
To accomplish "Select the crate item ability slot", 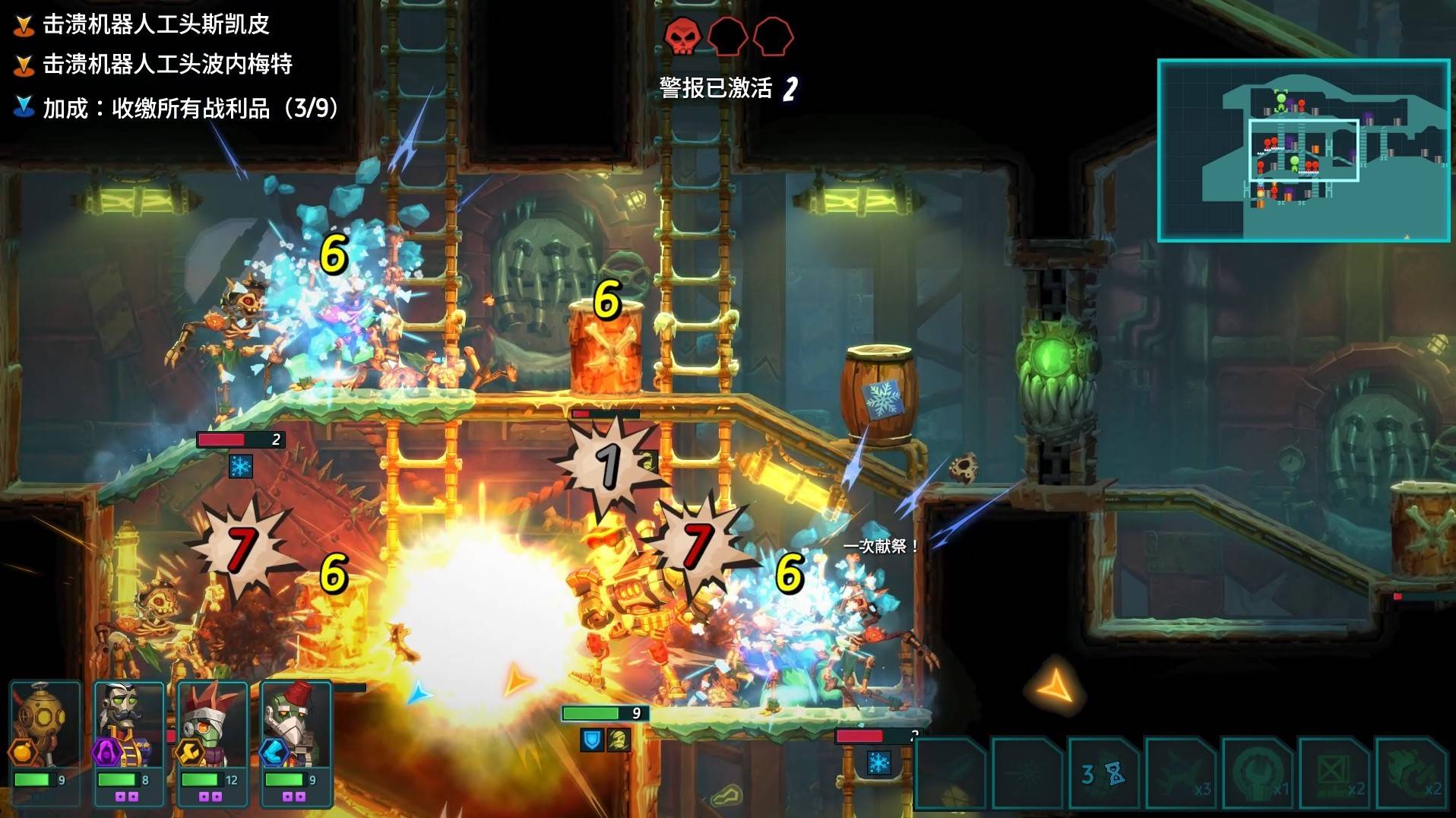I will (x=1334, y=774).
